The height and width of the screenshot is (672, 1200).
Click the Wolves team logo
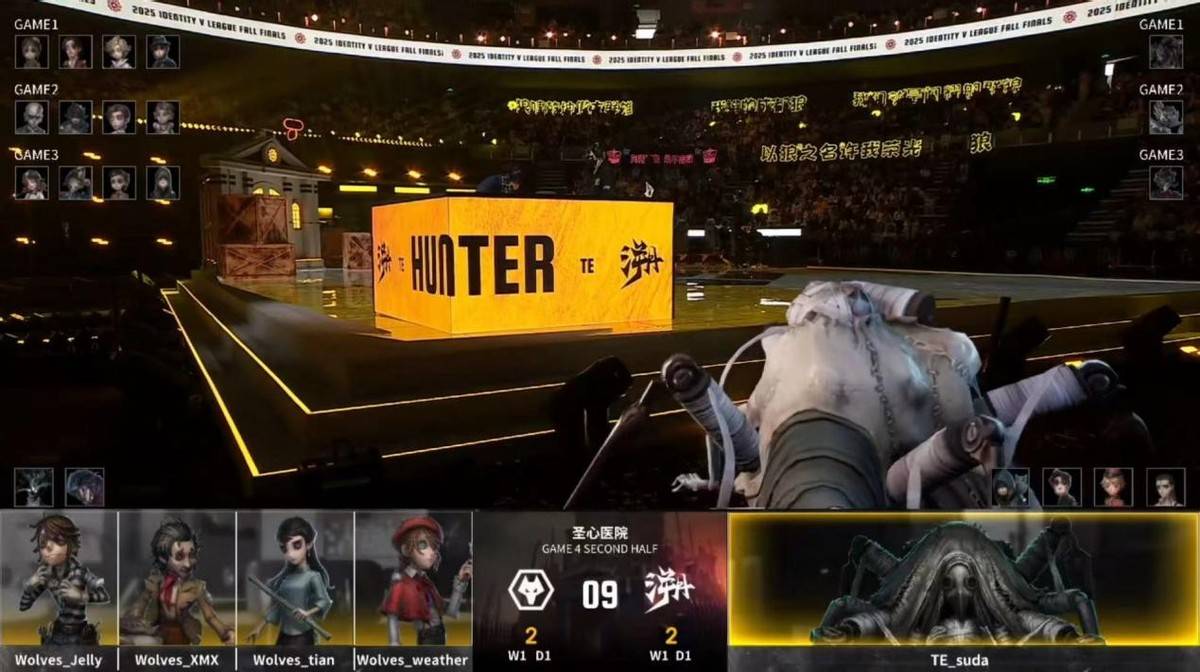coord(531,591)
